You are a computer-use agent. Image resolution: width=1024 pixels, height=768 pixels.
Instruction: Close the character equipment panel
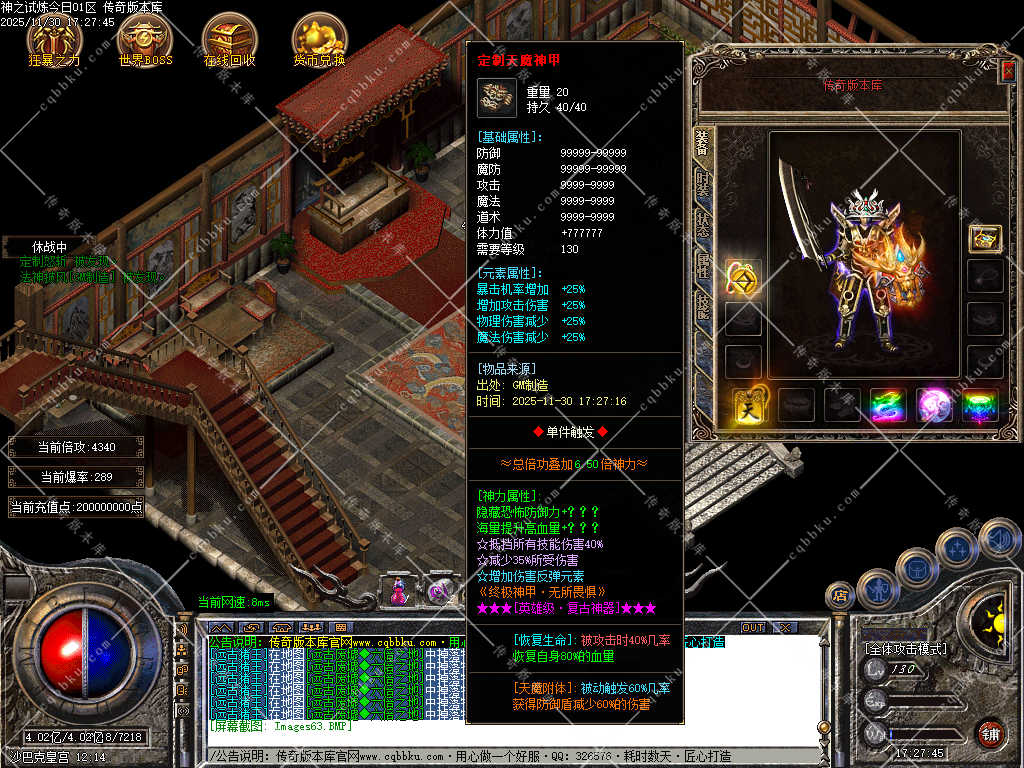(1008, 70)
